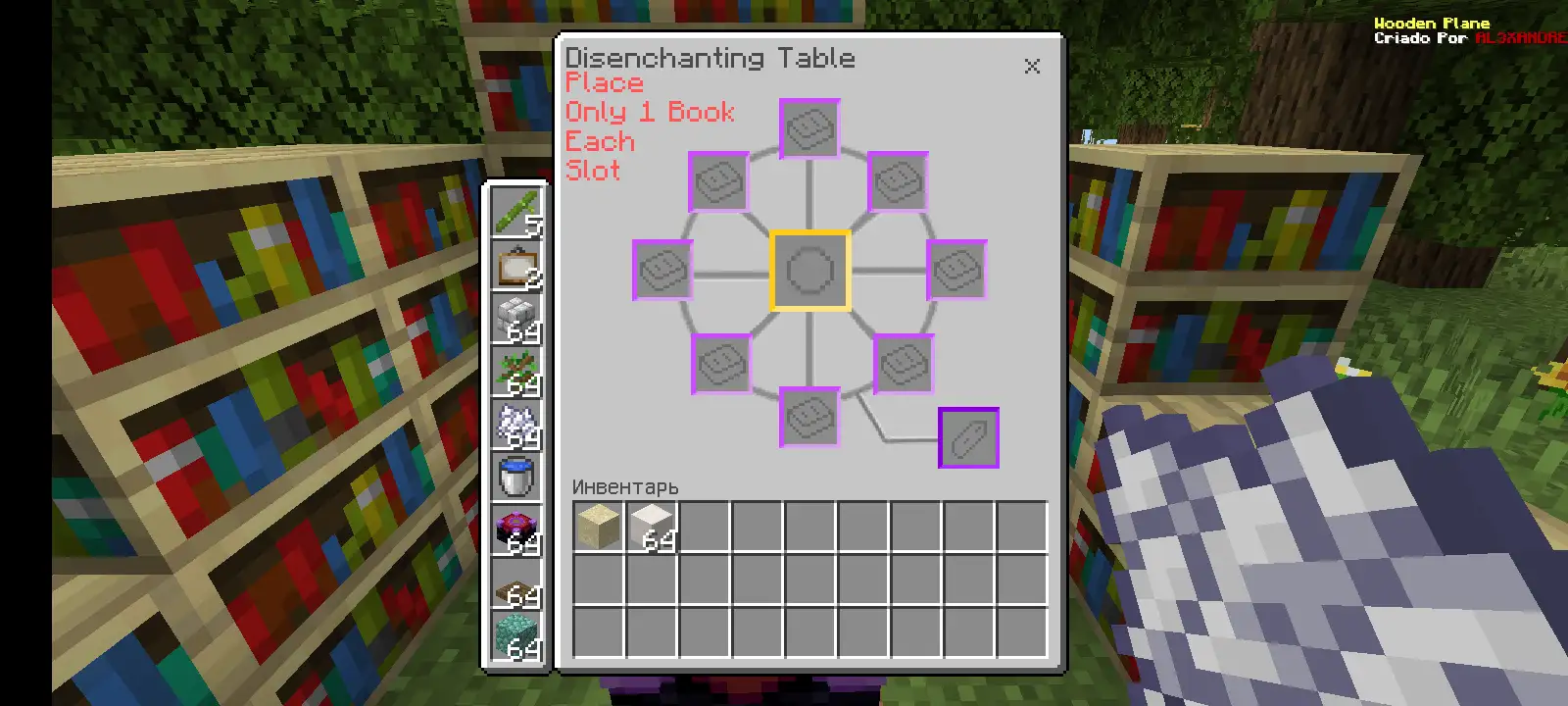The image size is (1568, 706).
Task: Select the stone bricks stack
Action: (516, 319)
